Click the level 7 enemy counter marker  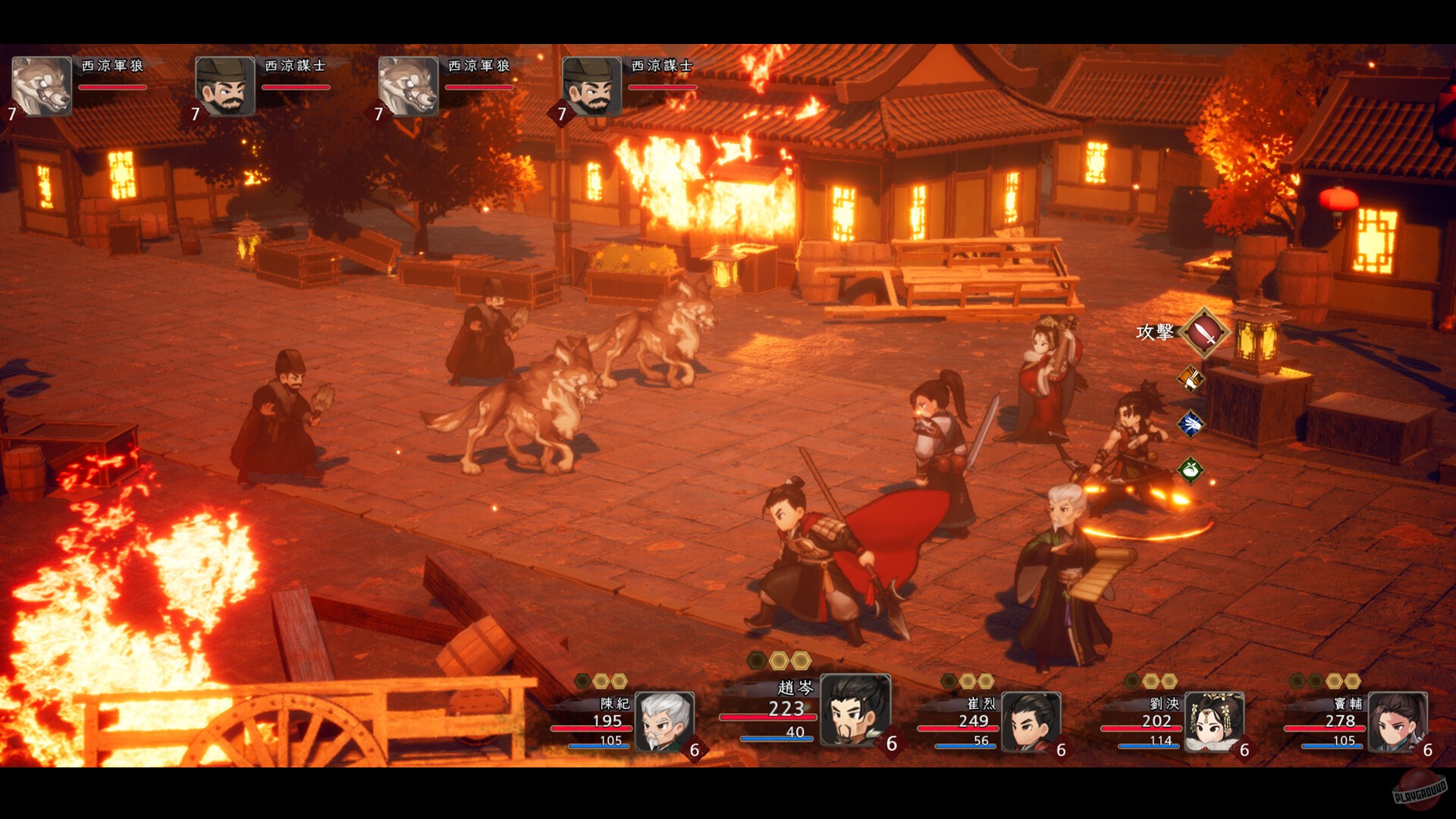point(11,115)
